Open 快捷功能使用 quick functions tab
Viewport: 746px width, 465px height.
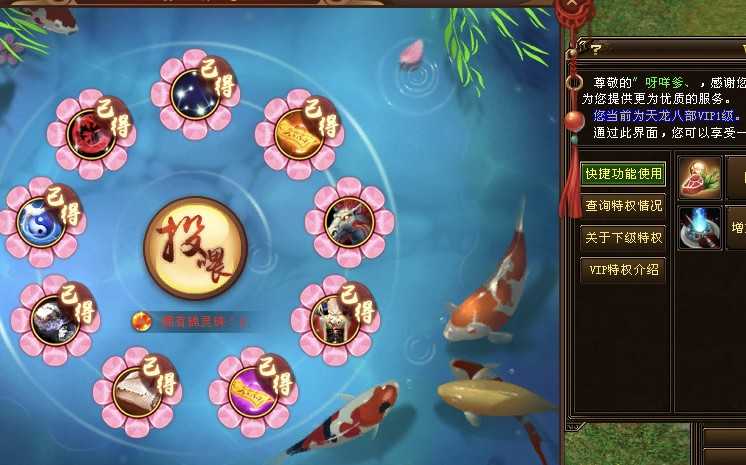[x=624, y=174]
